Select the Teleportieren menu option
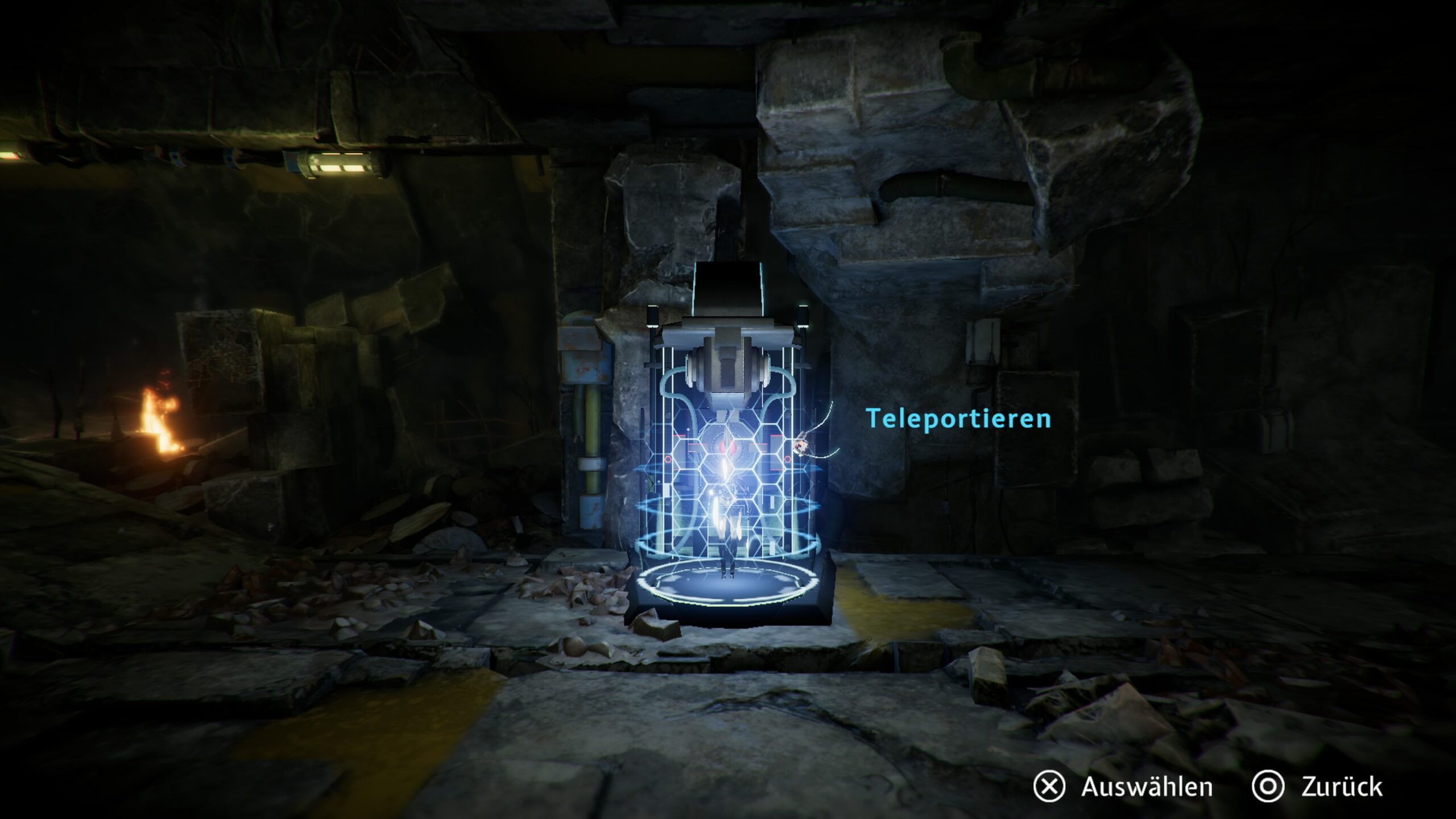Screen dimensions: 1456x819 click(x=958, y=419)
